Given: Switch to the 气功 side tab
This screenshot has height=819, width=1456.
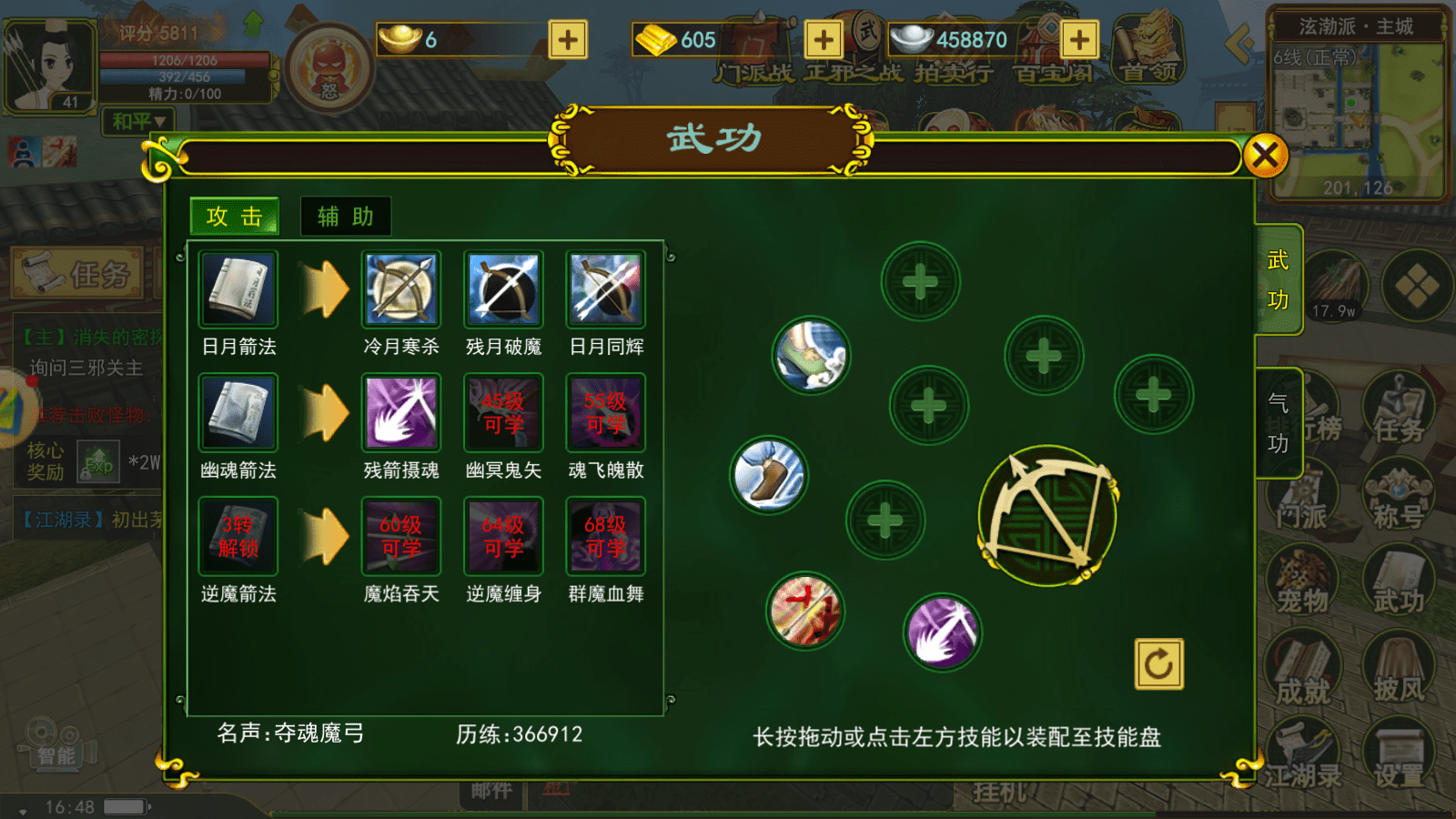Looking at the screenshot, I should (x=1278, y=419).
